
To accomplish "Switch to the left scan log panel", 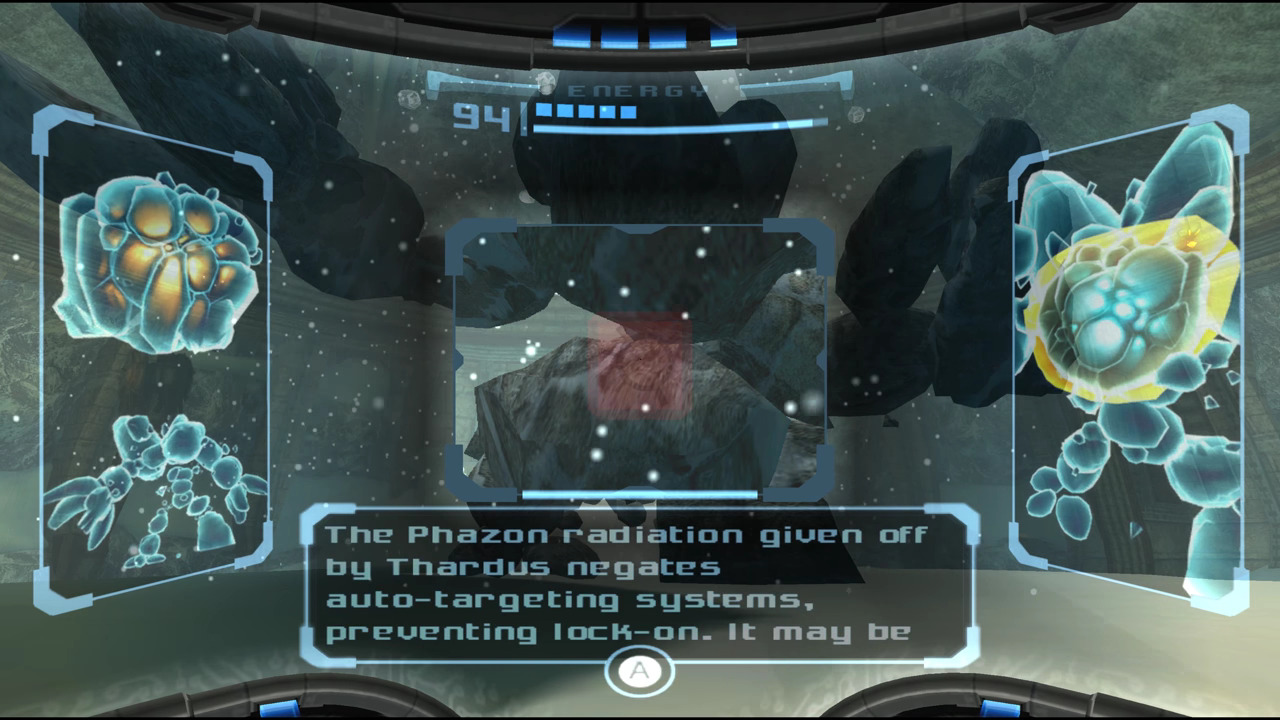I will (155, 360).
